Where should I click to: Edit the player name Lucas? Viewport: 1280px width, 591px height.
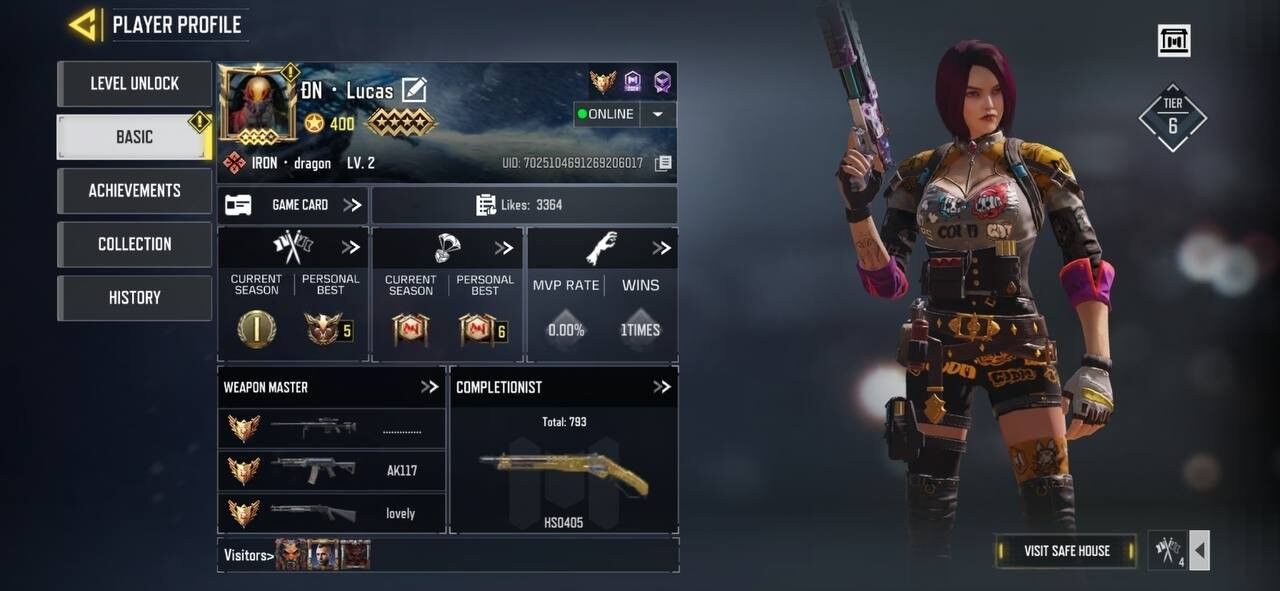coord(414,91)
